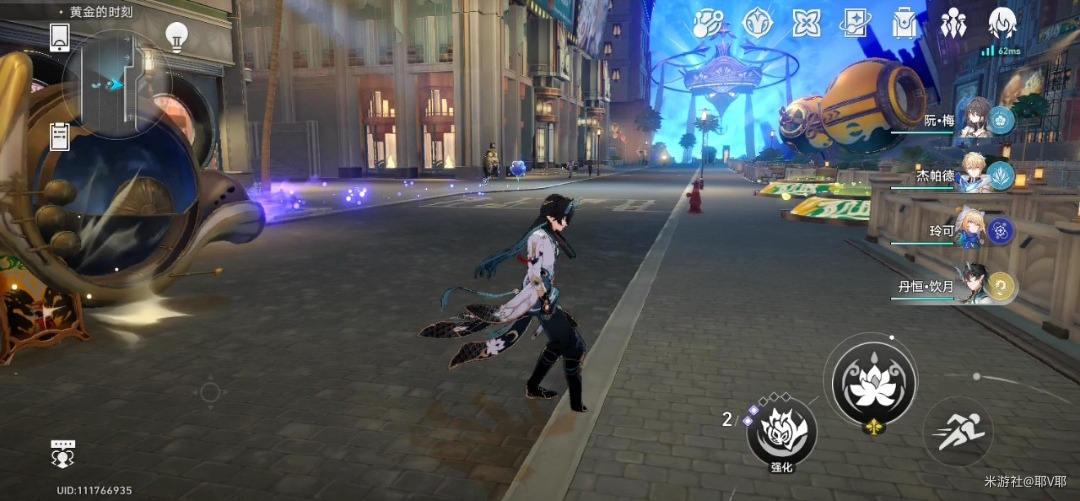Image resolution: width=1080 pixels, height=501 pixels.
Task: Open the four-petal flower icon
Action: [806, 21]
